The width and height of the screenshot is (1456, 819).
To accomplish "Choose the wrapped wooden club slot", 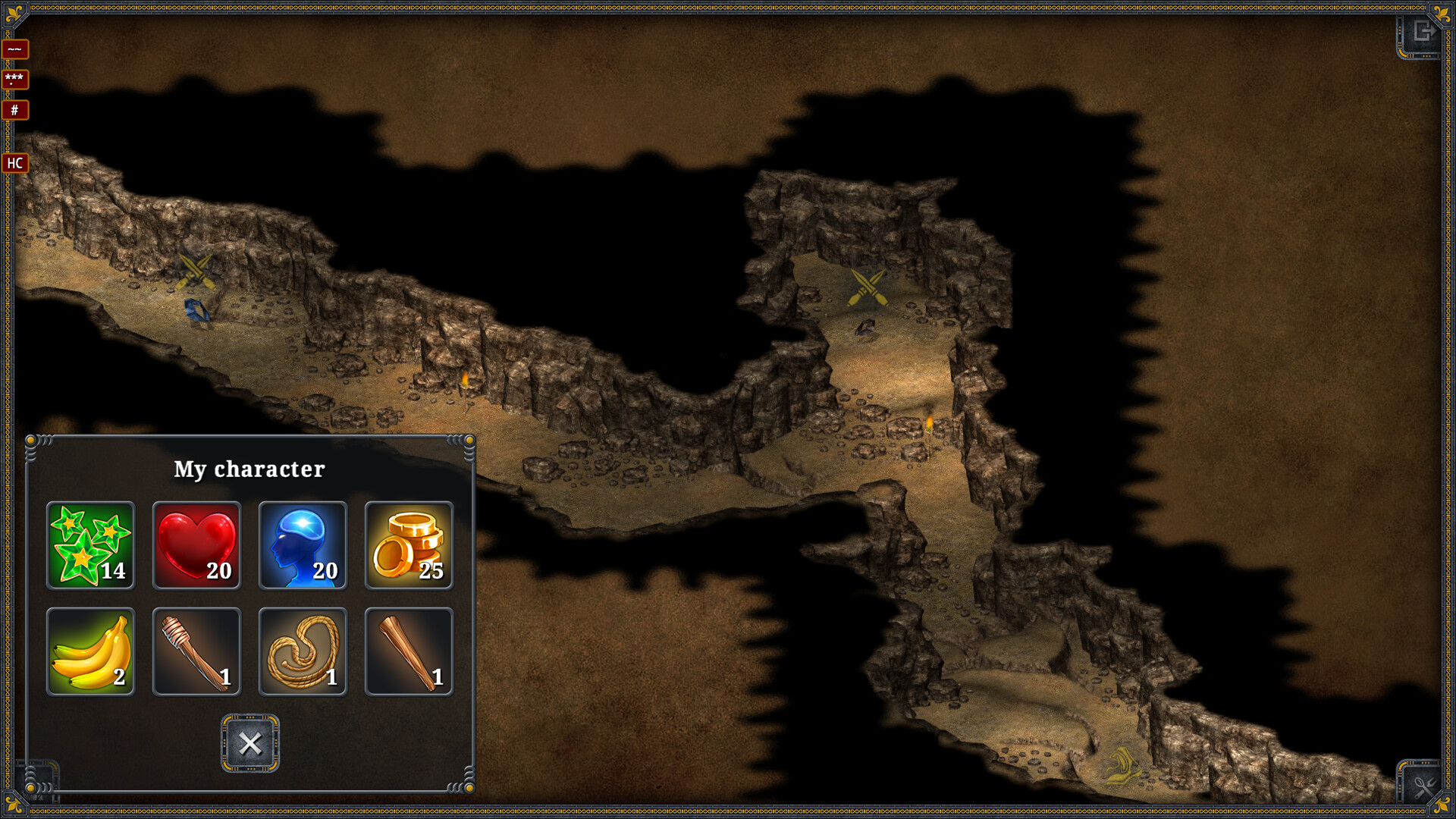I will click(x=196, y=651).
